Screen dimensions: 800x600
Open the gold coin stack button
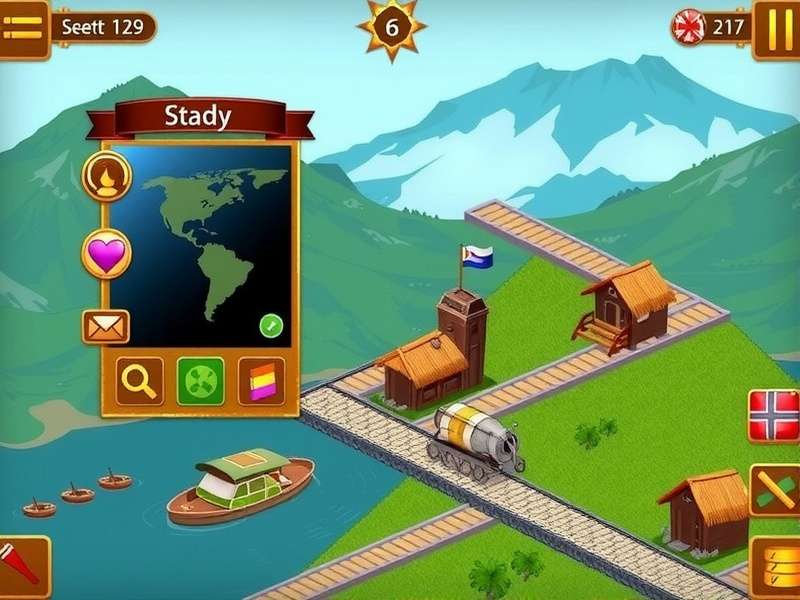coord(775,566)
